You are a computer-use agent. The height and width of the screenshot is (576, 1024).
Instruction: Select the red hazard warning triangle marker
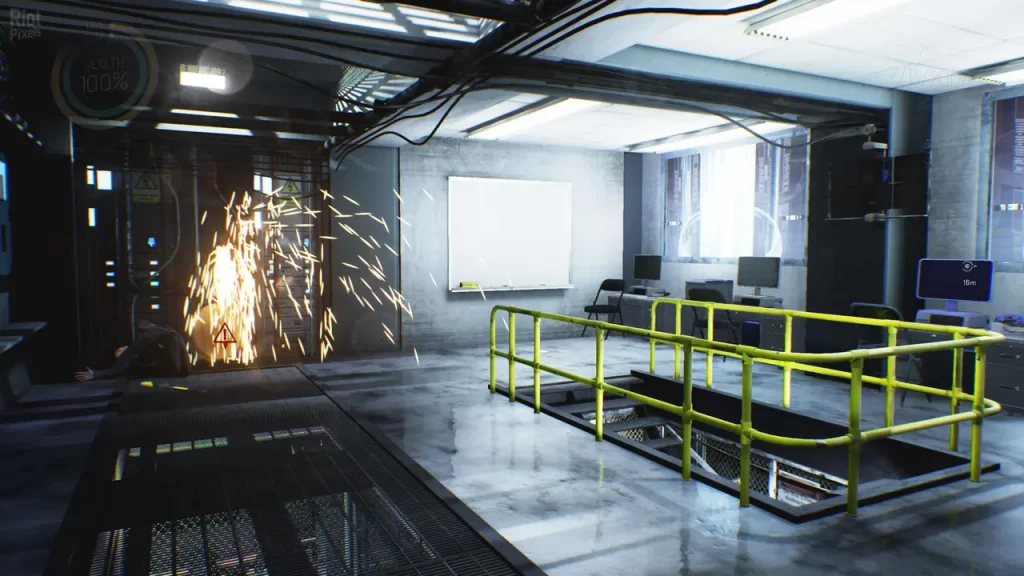[x=224, y=333]
